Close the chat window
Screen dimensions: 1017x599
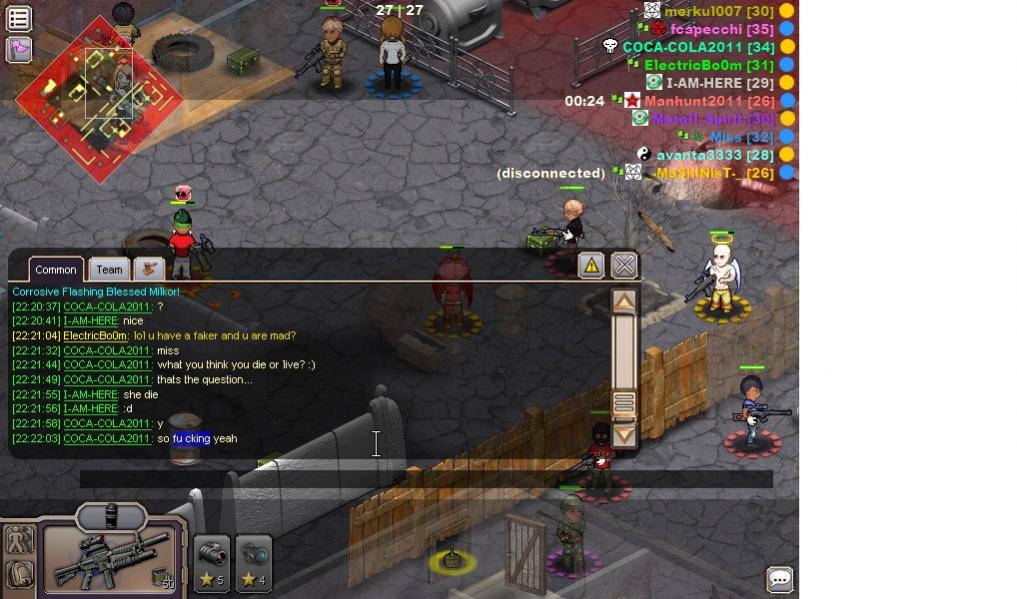624,265
